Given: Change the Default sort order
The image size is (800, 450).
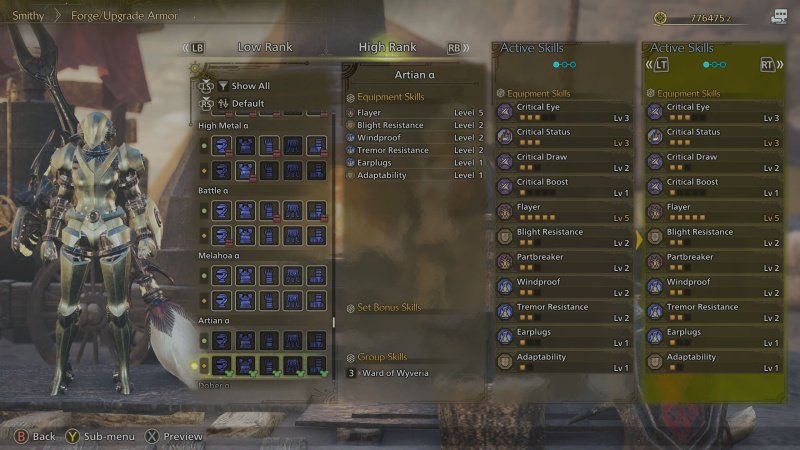Looking at the screenshot, I should [247, 103].
